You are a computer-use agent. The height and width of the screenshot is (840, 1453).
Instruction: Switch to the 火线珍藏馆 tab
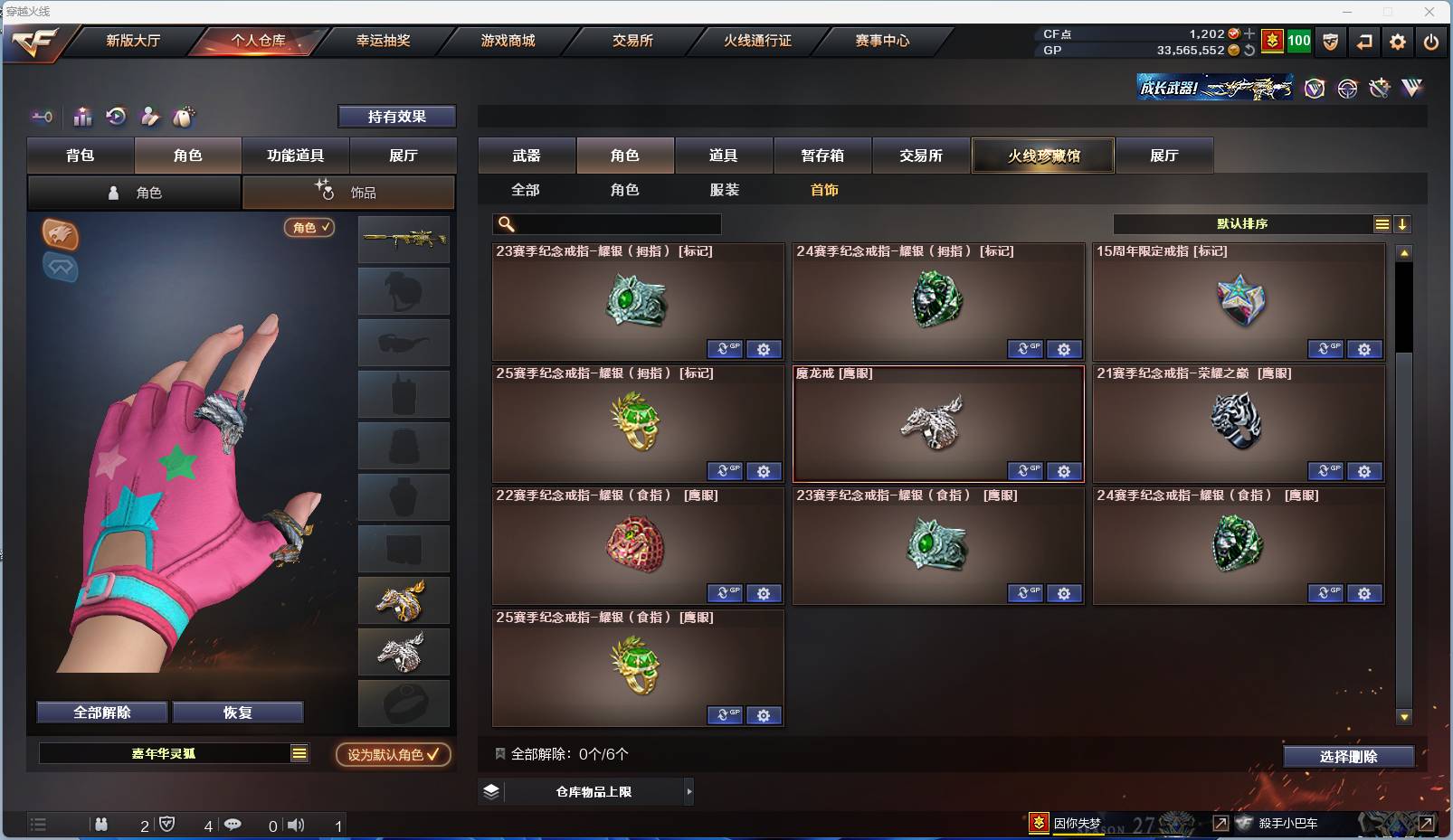(x=1043, y=155)
